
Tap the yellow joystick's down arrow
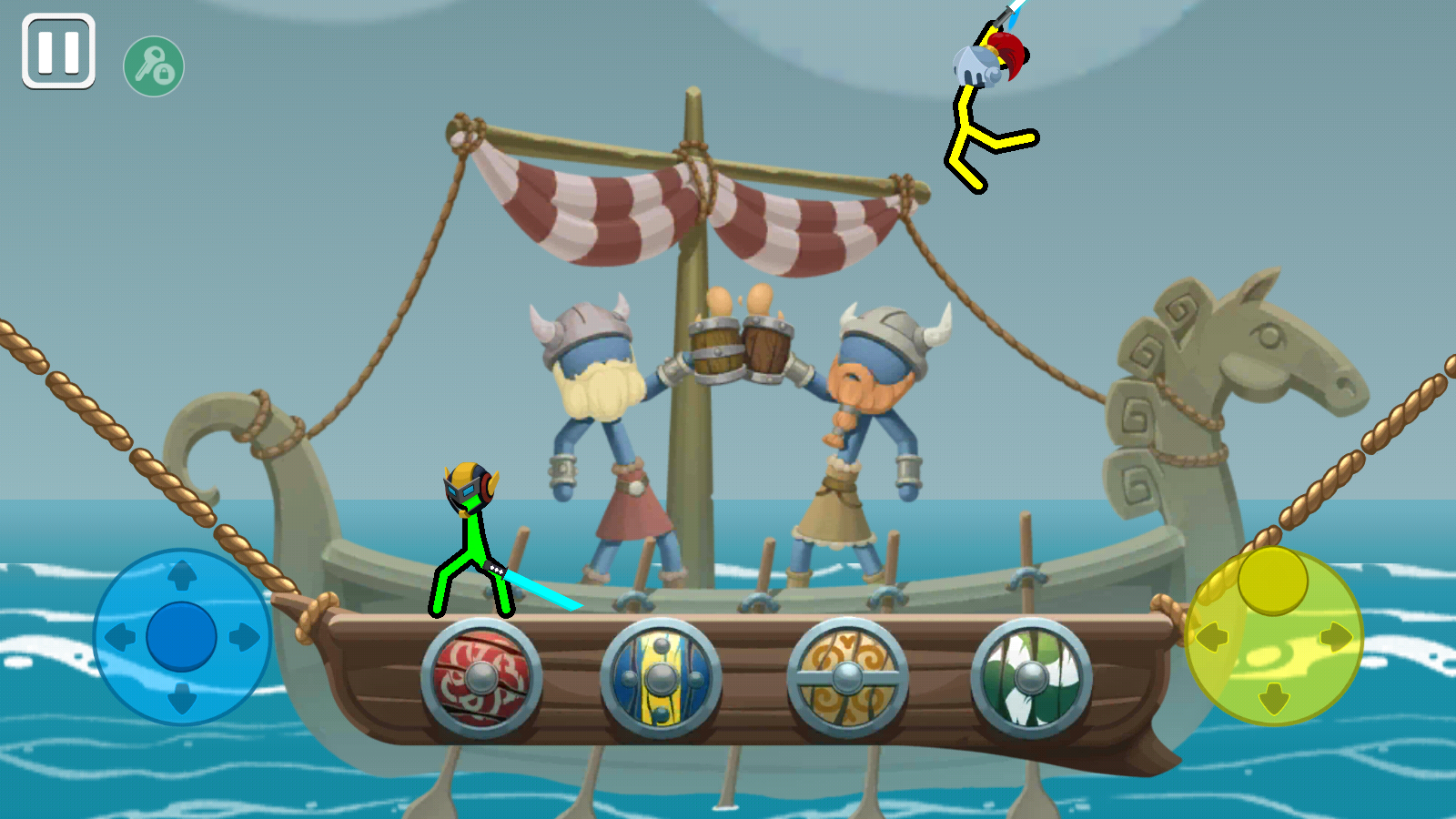click(1273, 699)
